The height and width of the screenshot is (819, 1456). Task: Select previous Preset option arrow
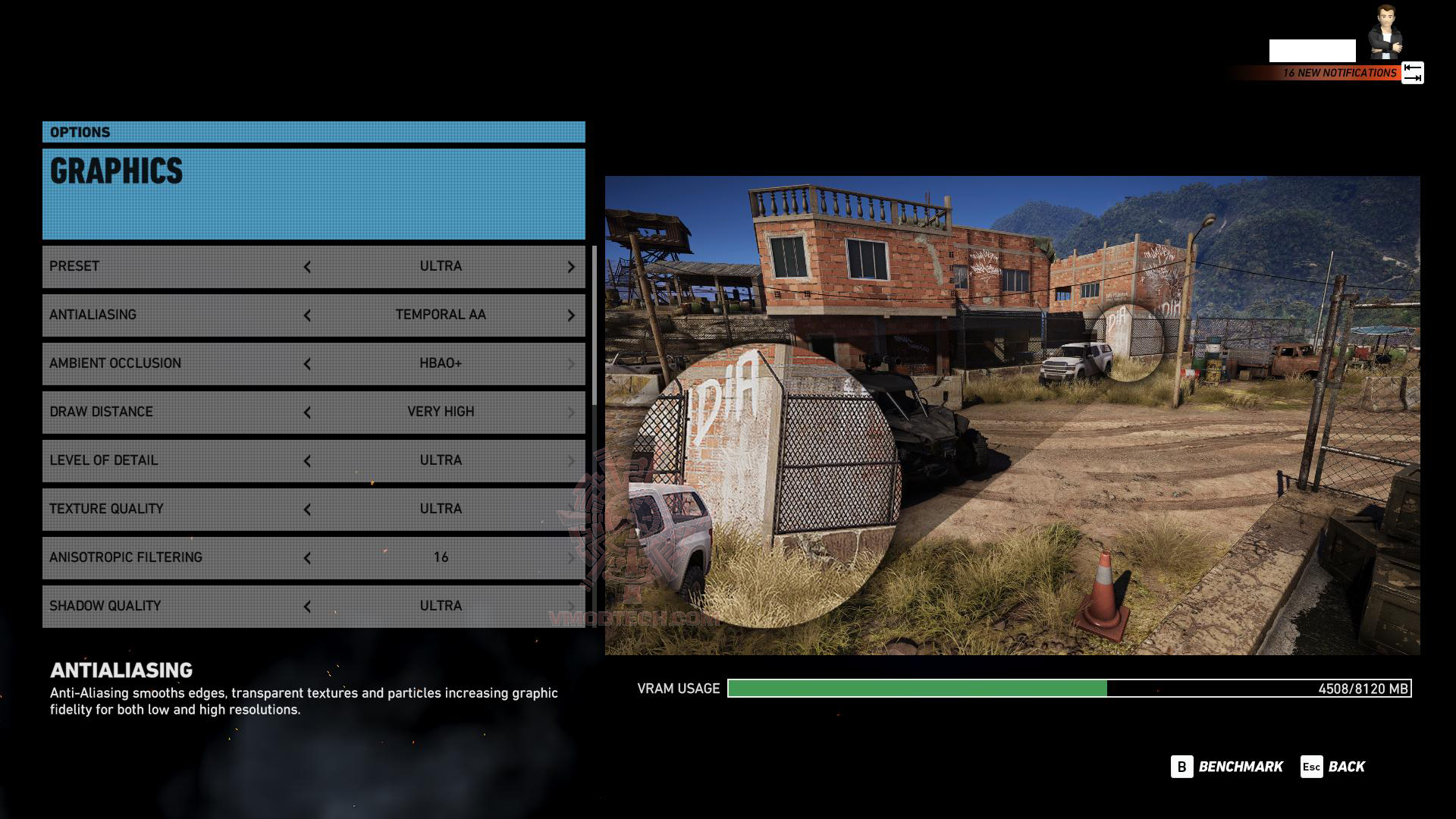pyautogui.click(x=307, y=267)
